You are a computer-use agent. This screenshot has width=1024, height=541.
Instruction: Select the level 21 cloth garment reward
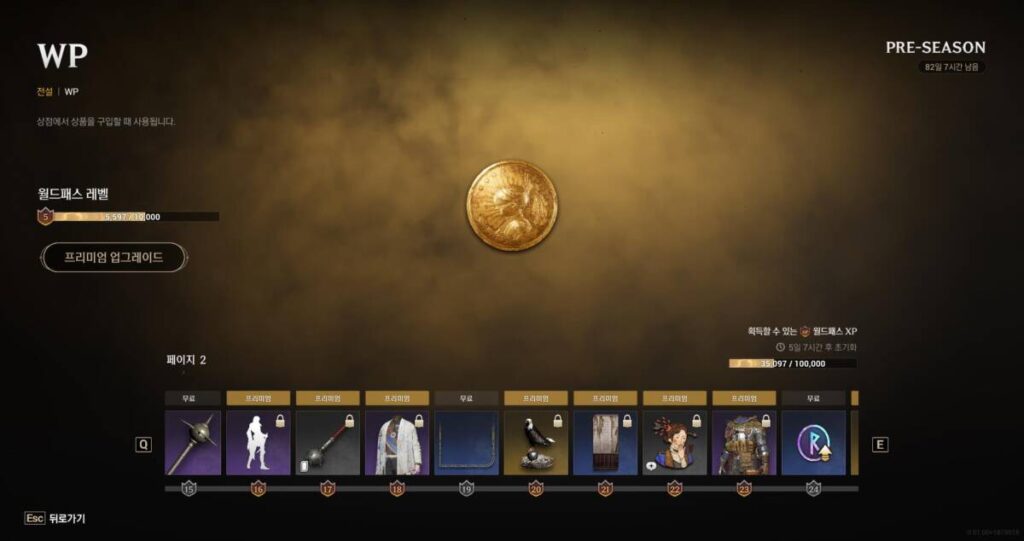tap(605, 443)
